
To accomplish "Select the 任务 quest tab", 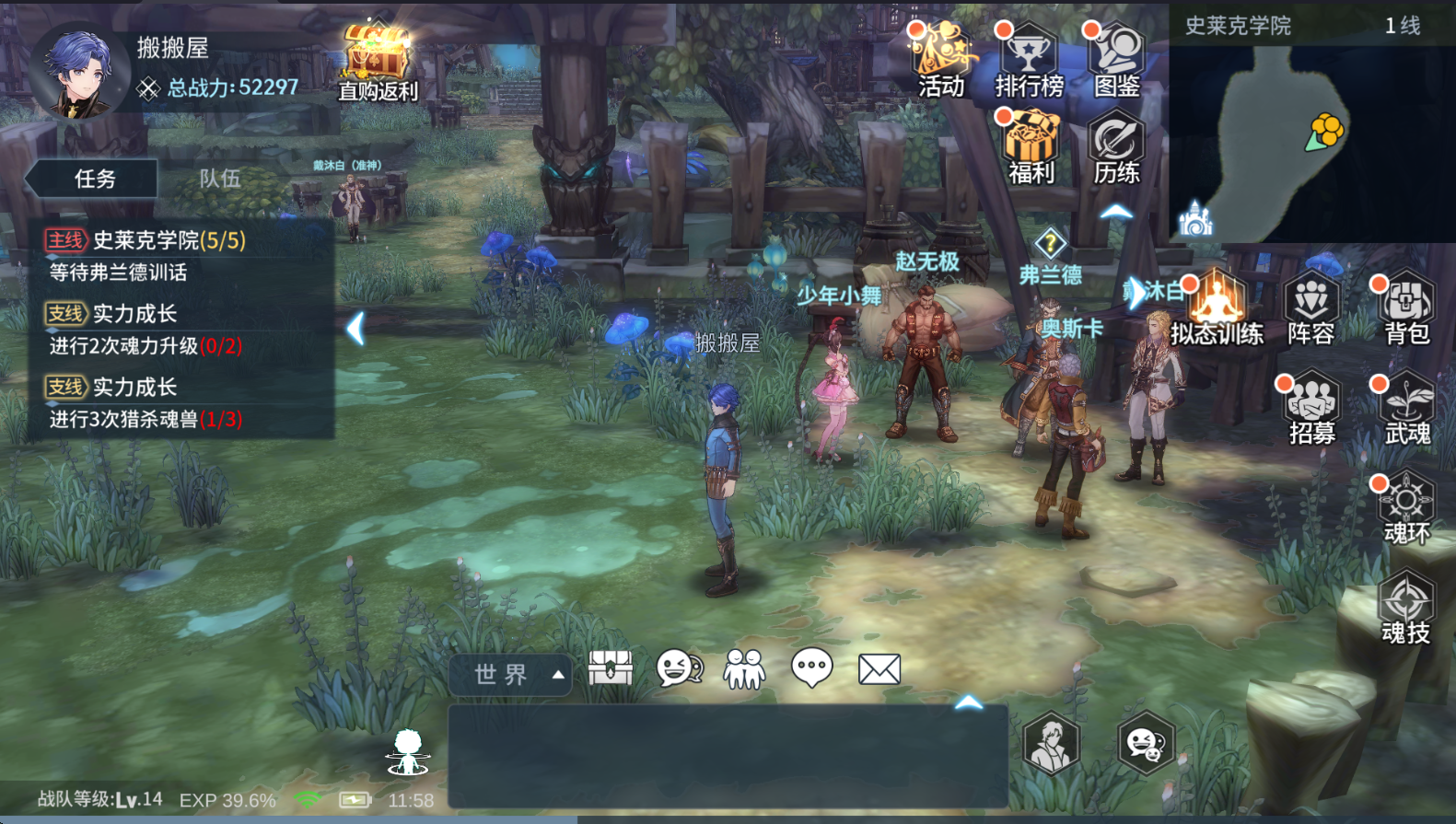I will pyautogui.click(x=95, y=179).
